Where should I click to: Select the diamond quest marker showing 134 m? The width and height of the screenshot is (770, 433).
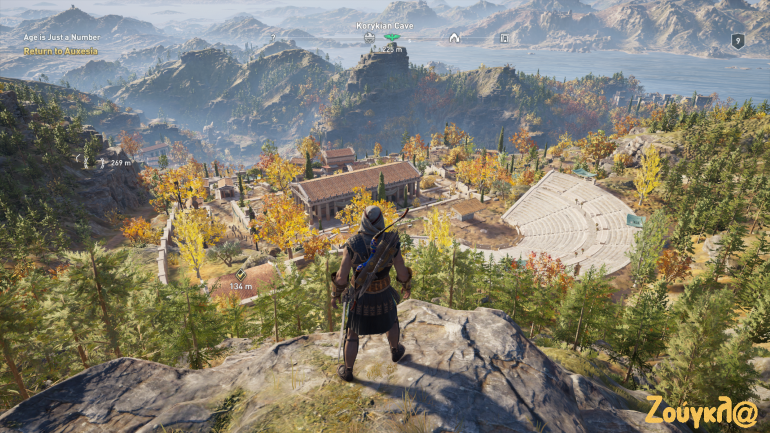point(240,274)
